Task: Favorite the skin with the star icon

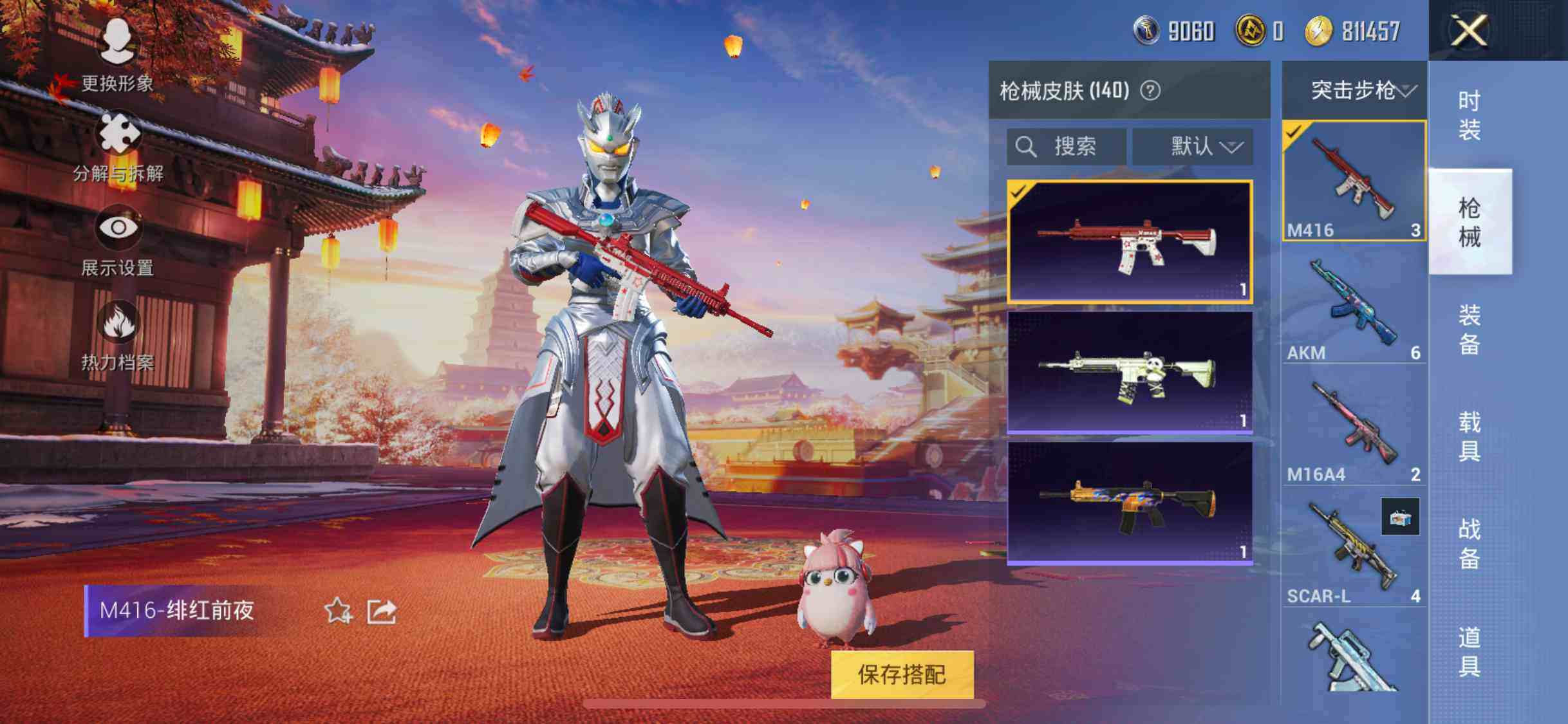Action: [338, 611]
